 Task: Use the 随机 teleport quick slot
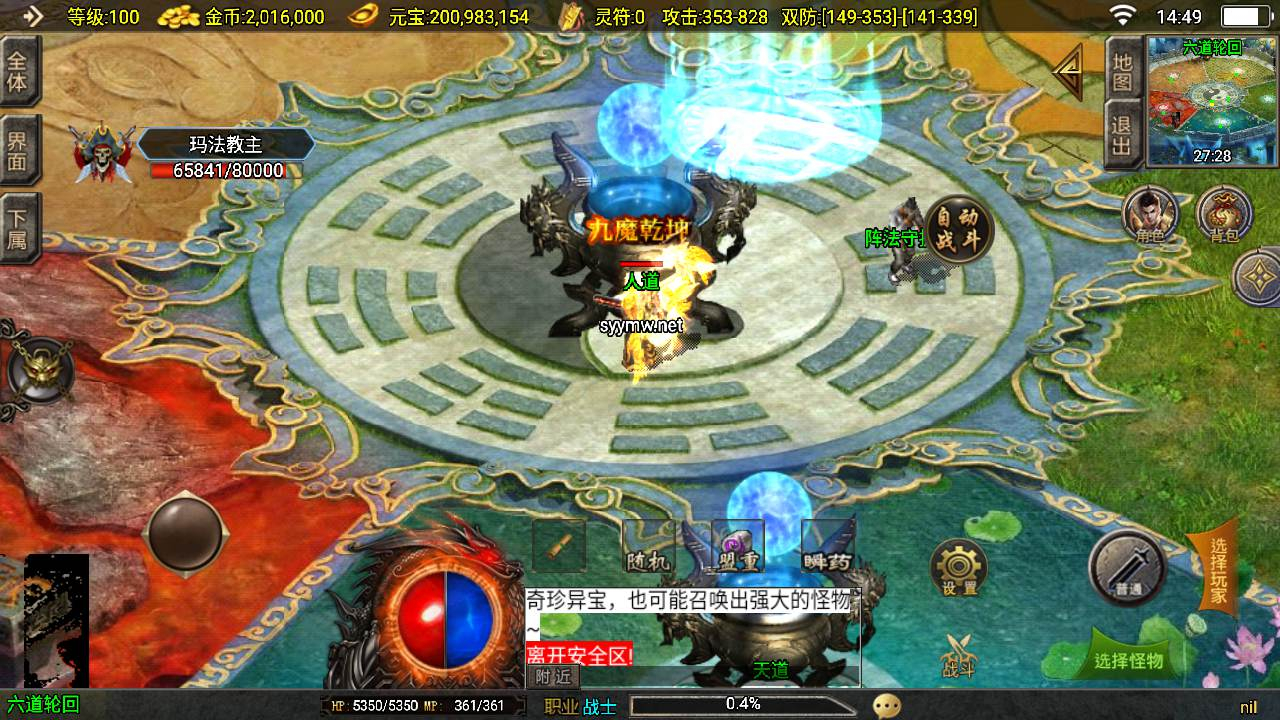[647, 547]
